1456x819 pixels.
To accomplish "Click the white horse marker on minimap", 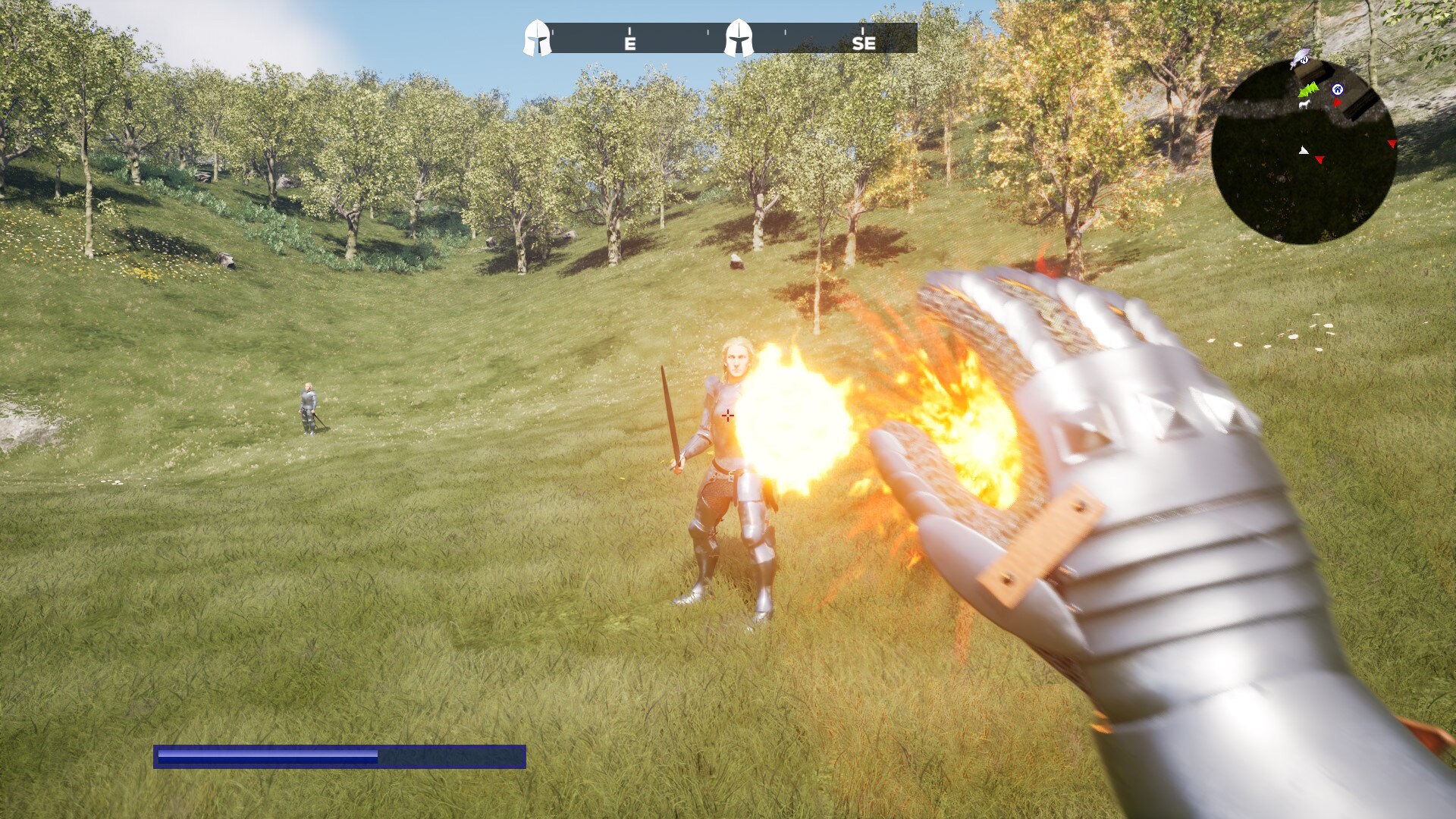I will (x=1304, y=104).
